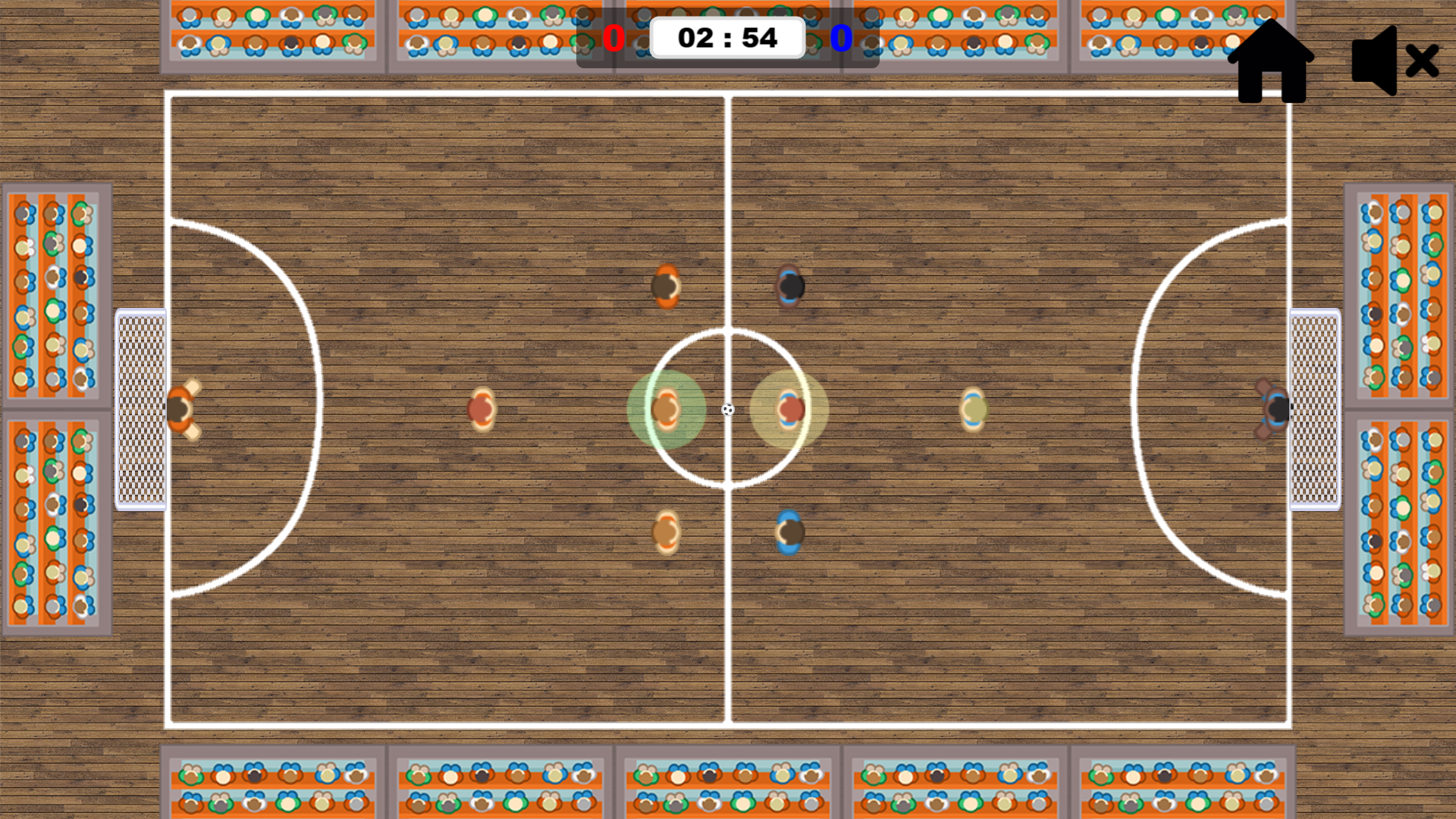Click the center circle of the pitch
The image size is (1456, 819).
728,409
